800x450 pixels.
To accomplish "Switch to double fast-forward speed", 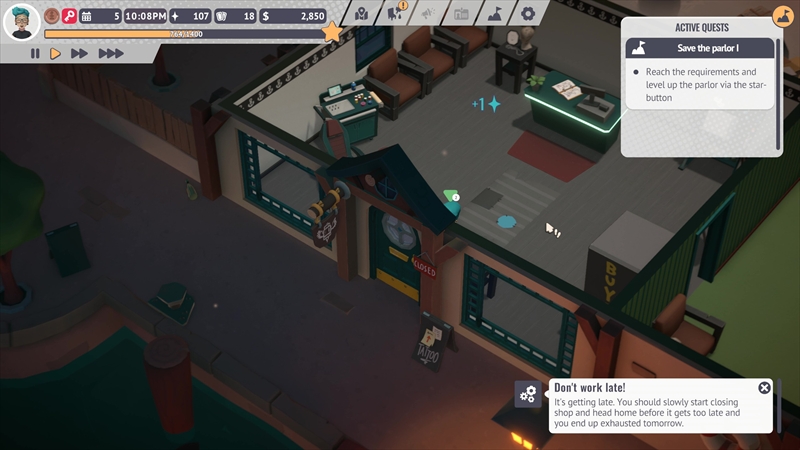I will (80, 54).
